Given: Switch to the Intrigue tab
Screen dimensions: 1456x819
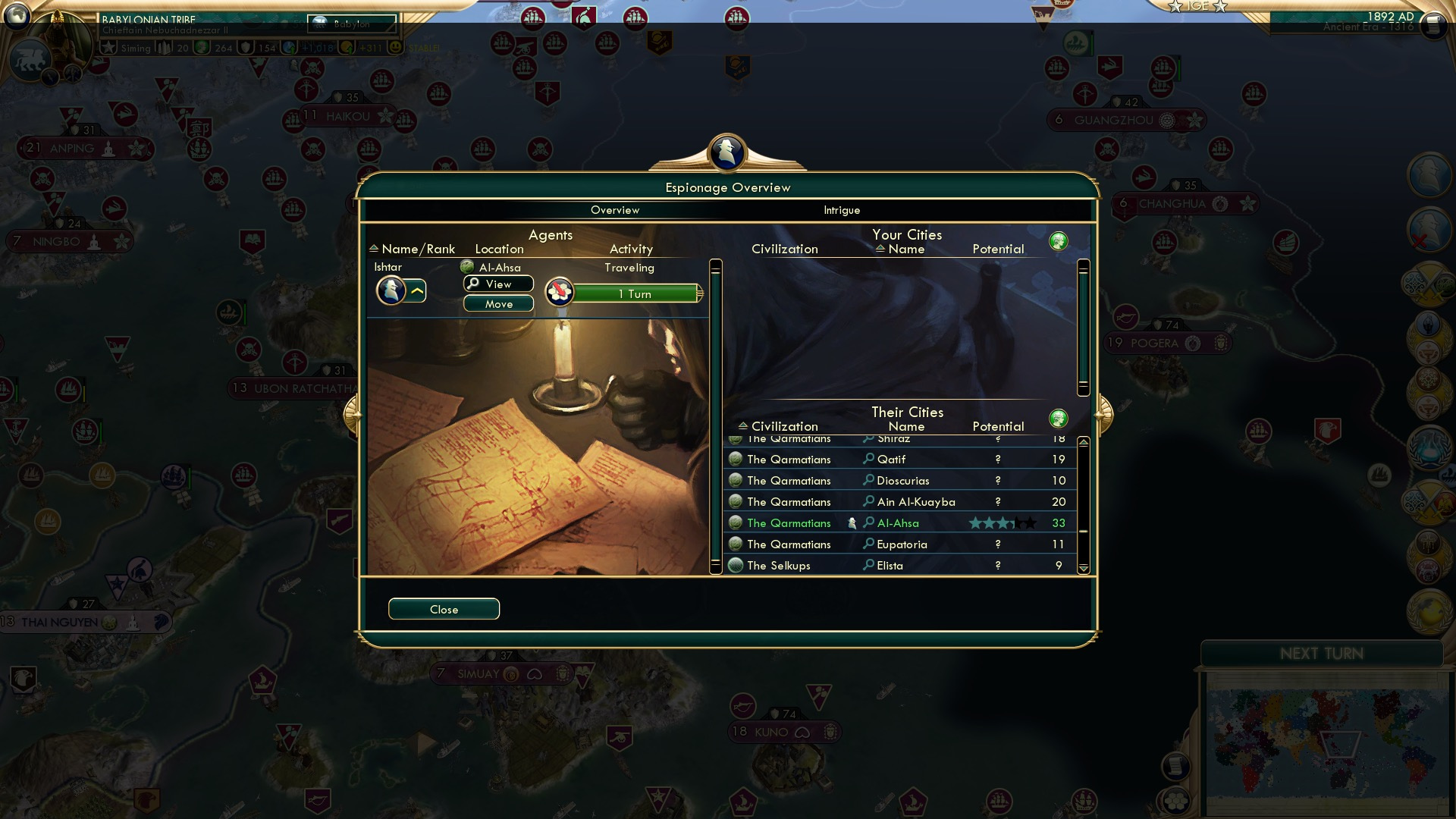Looking at the screenshot, I should coord(840,210).
